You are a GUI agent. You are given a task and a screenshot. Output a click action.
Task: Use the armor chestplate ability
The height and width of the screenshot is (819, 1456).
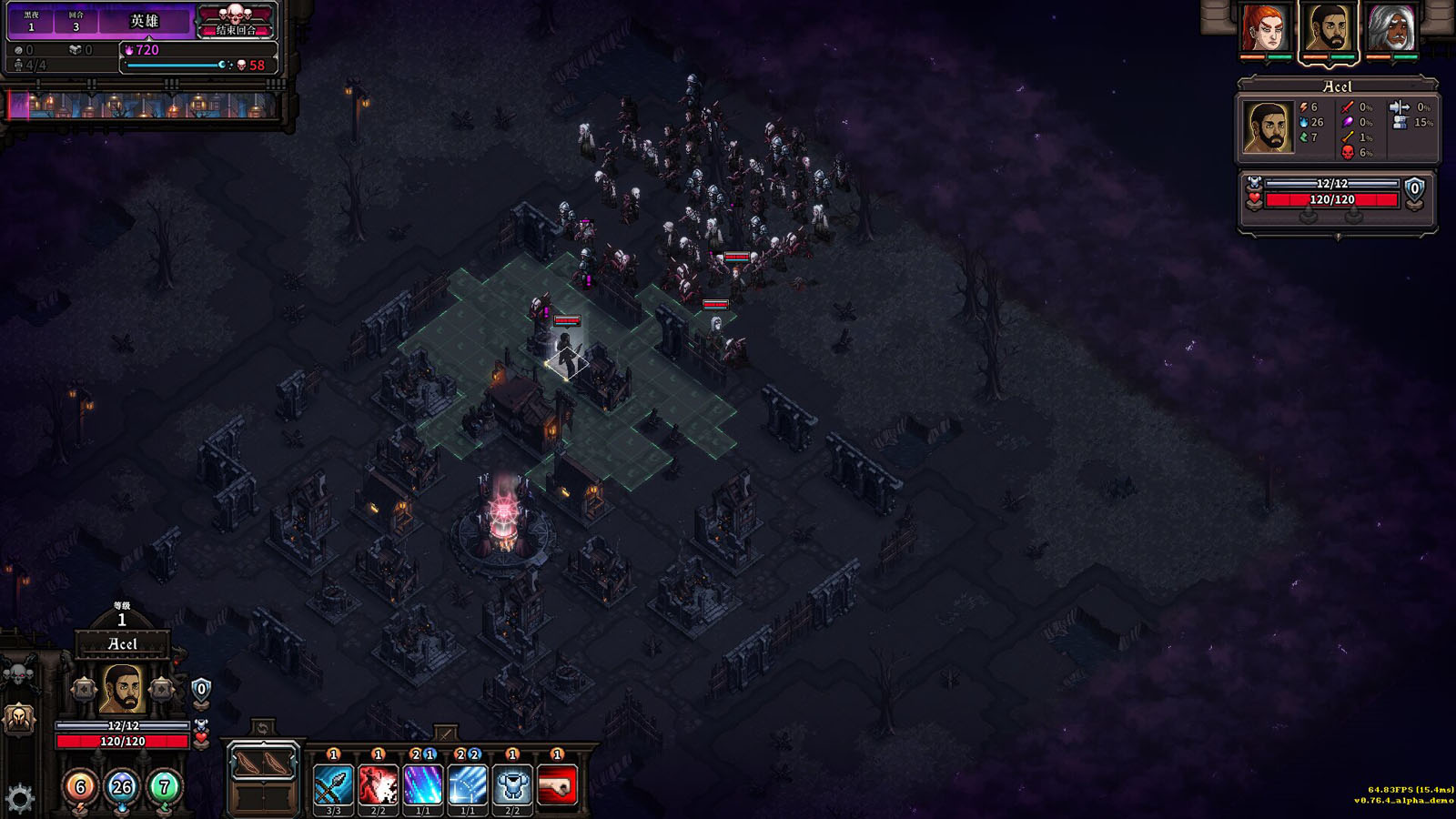(512, 785)
